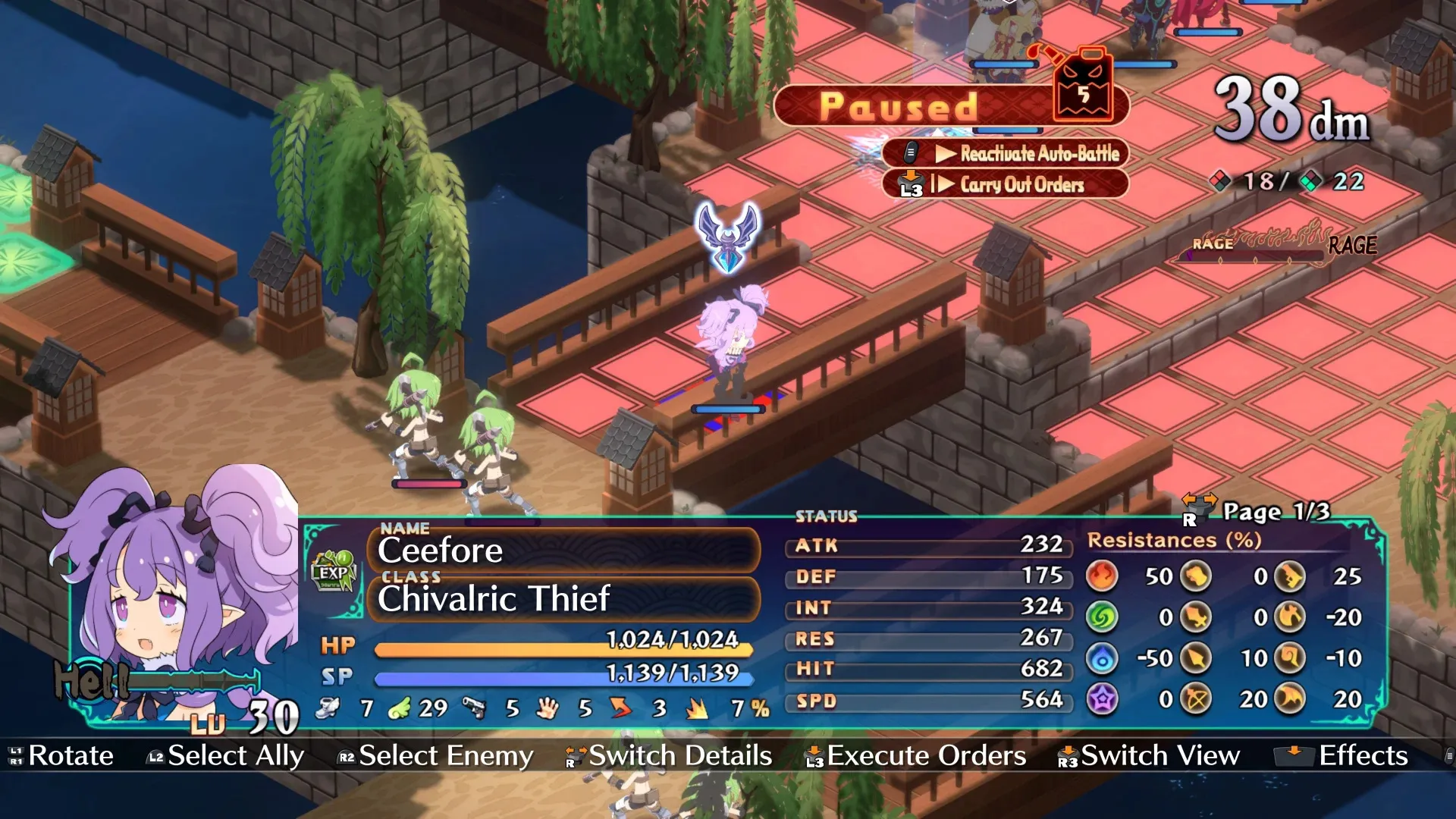Click the purple star resistance icon
1456x819 pixels.
click(1102, 699)
